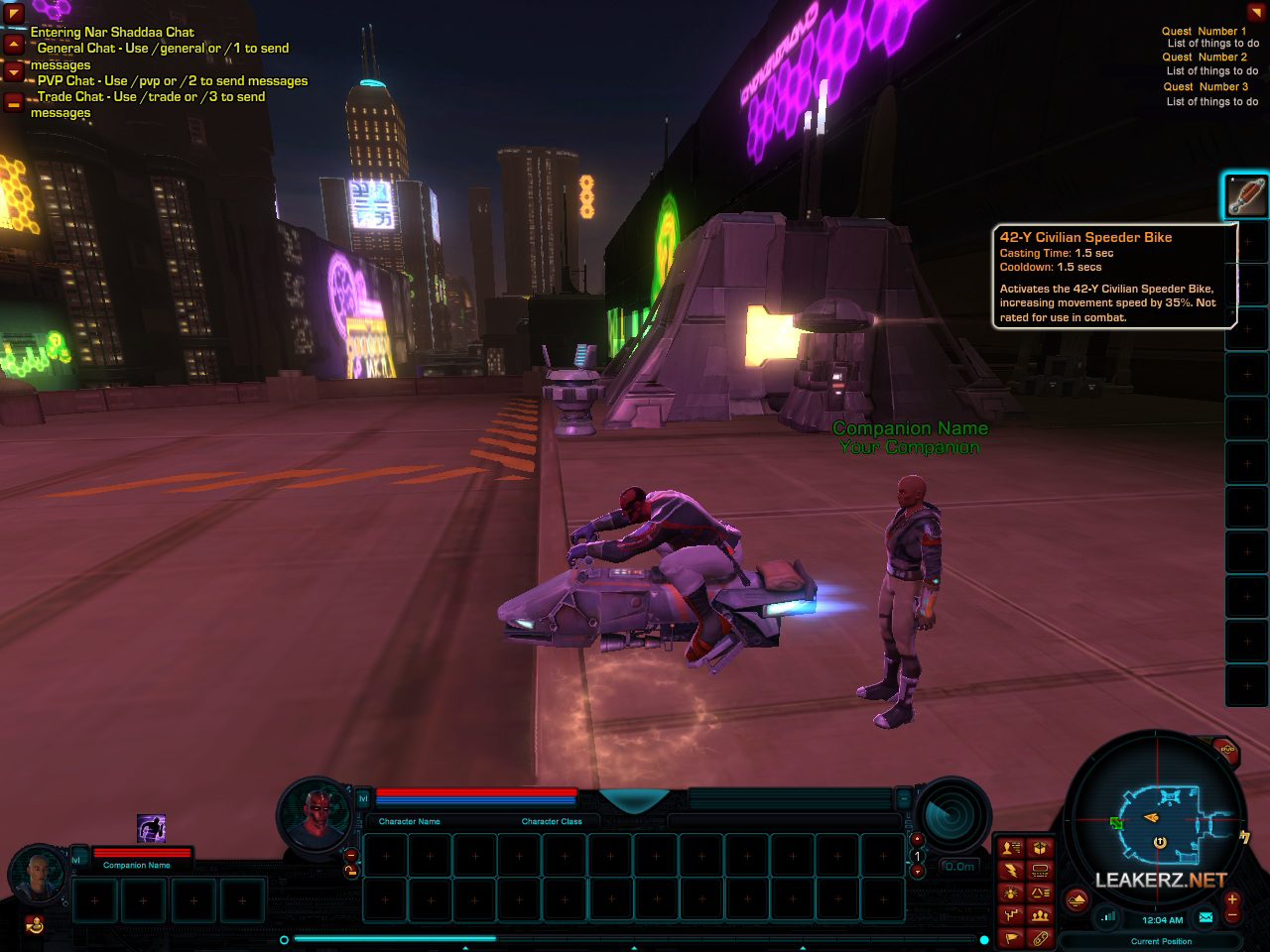Select Quest Number 1 in the tracker

[x=1204, y=31]
